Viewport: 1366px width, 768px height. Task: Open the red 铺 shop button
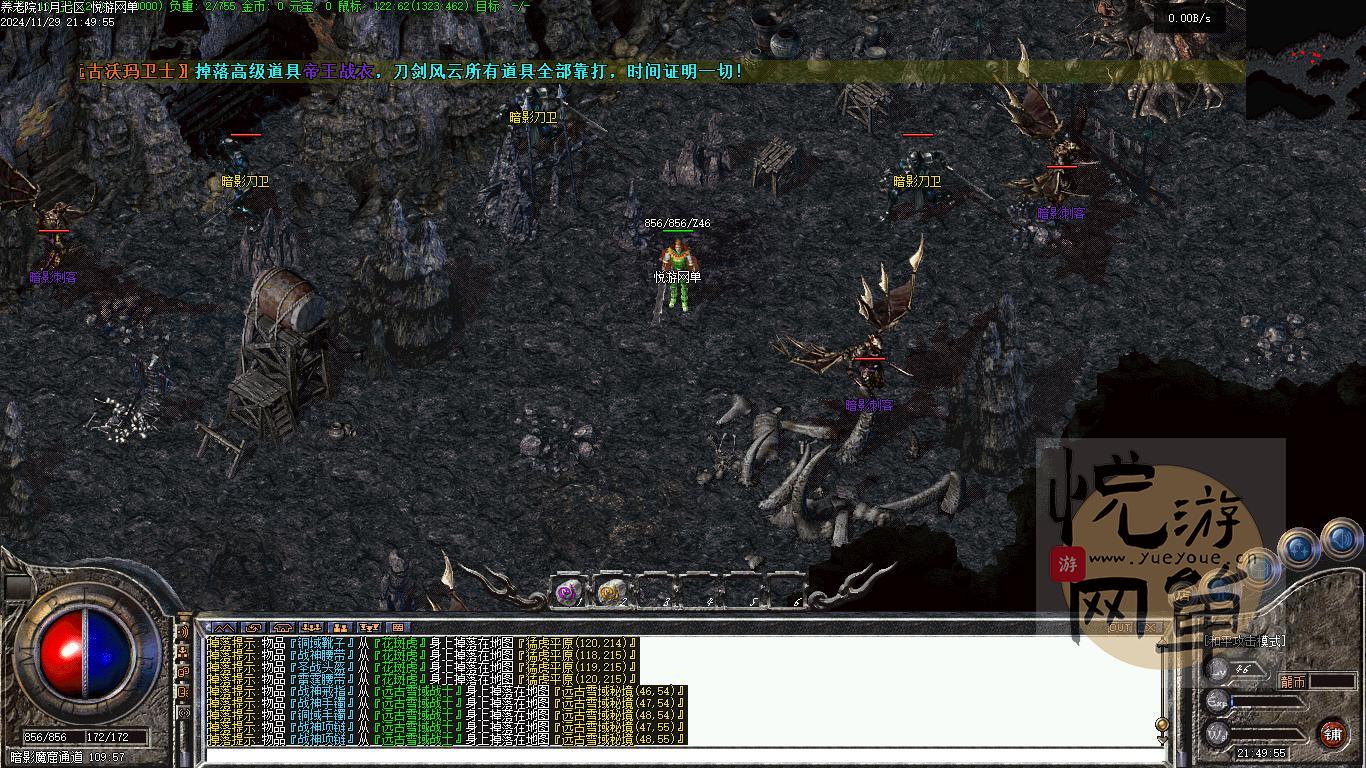(1332, 733)
